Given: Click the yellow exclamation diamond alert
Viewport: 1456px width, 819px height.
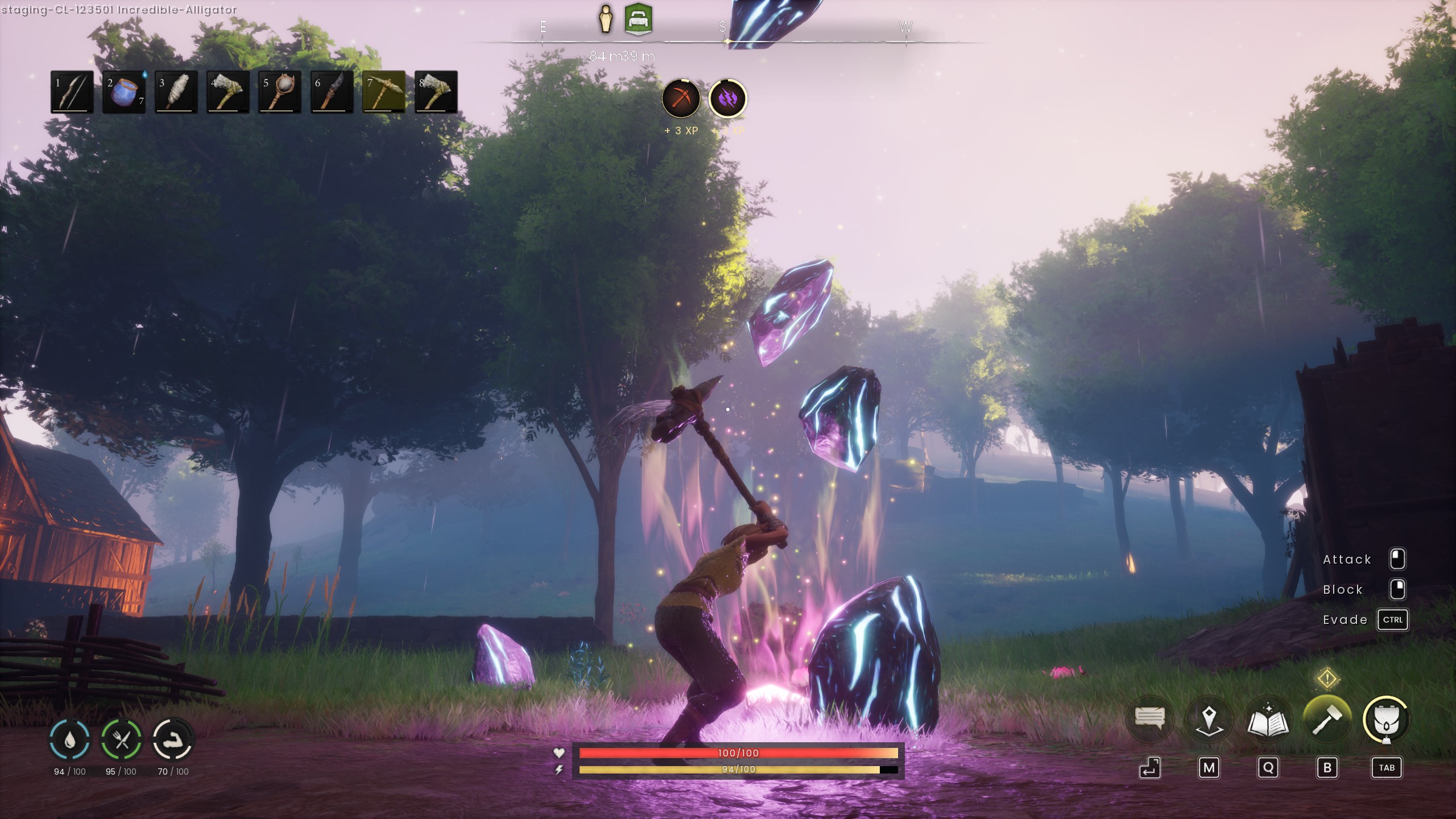Looking at the screenshot, I should click(x=1327, y=678).
